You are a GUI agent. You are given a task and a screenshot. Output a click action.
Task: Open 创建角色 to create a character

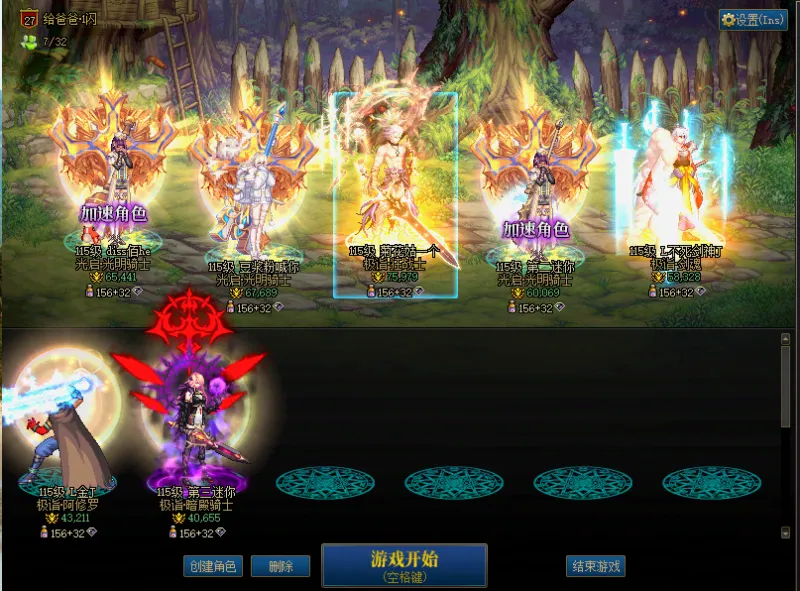213,566
